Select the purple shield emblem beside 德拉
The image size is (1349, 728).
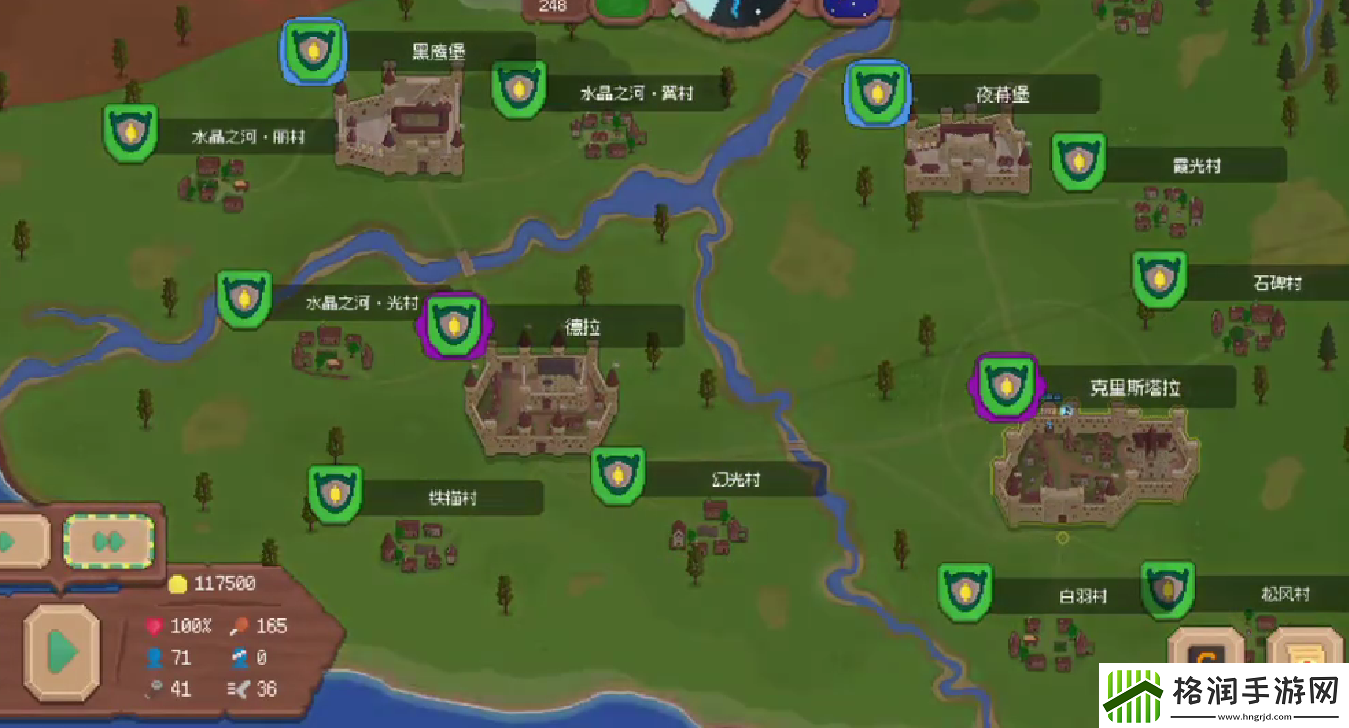pos(454,324)
